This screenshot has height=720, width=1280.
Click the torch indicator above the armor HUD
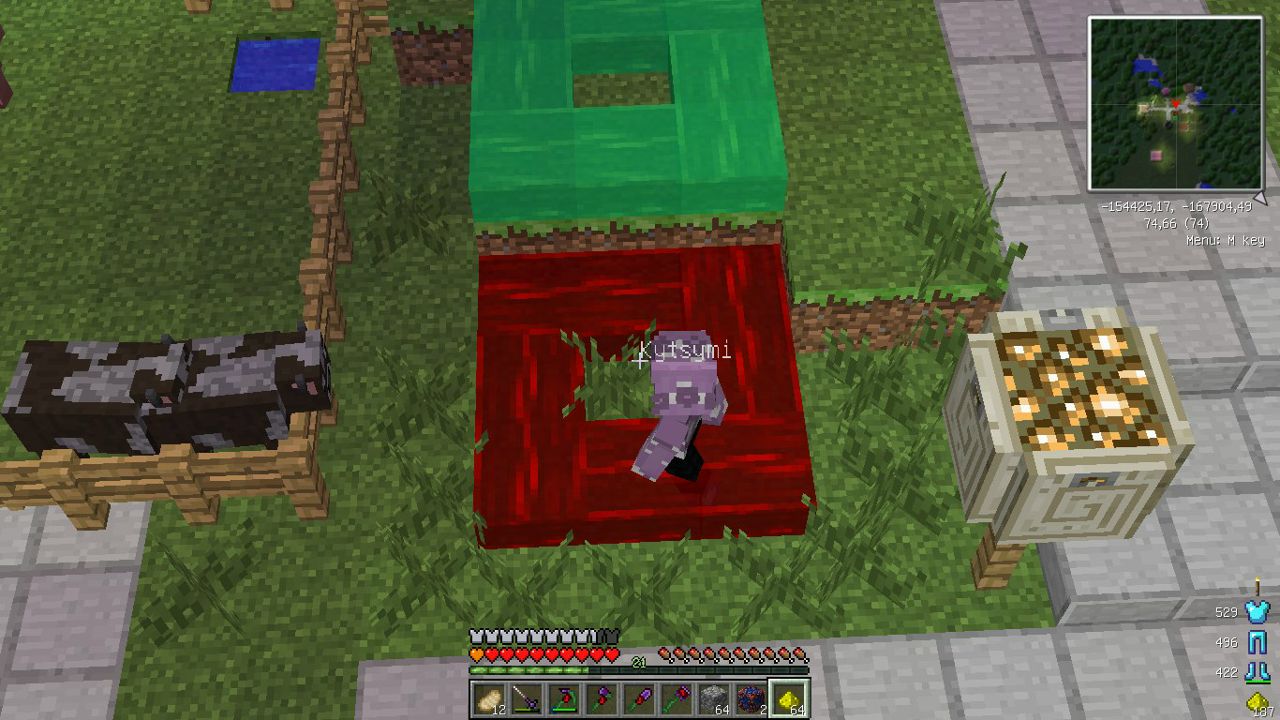(1257, 586)
